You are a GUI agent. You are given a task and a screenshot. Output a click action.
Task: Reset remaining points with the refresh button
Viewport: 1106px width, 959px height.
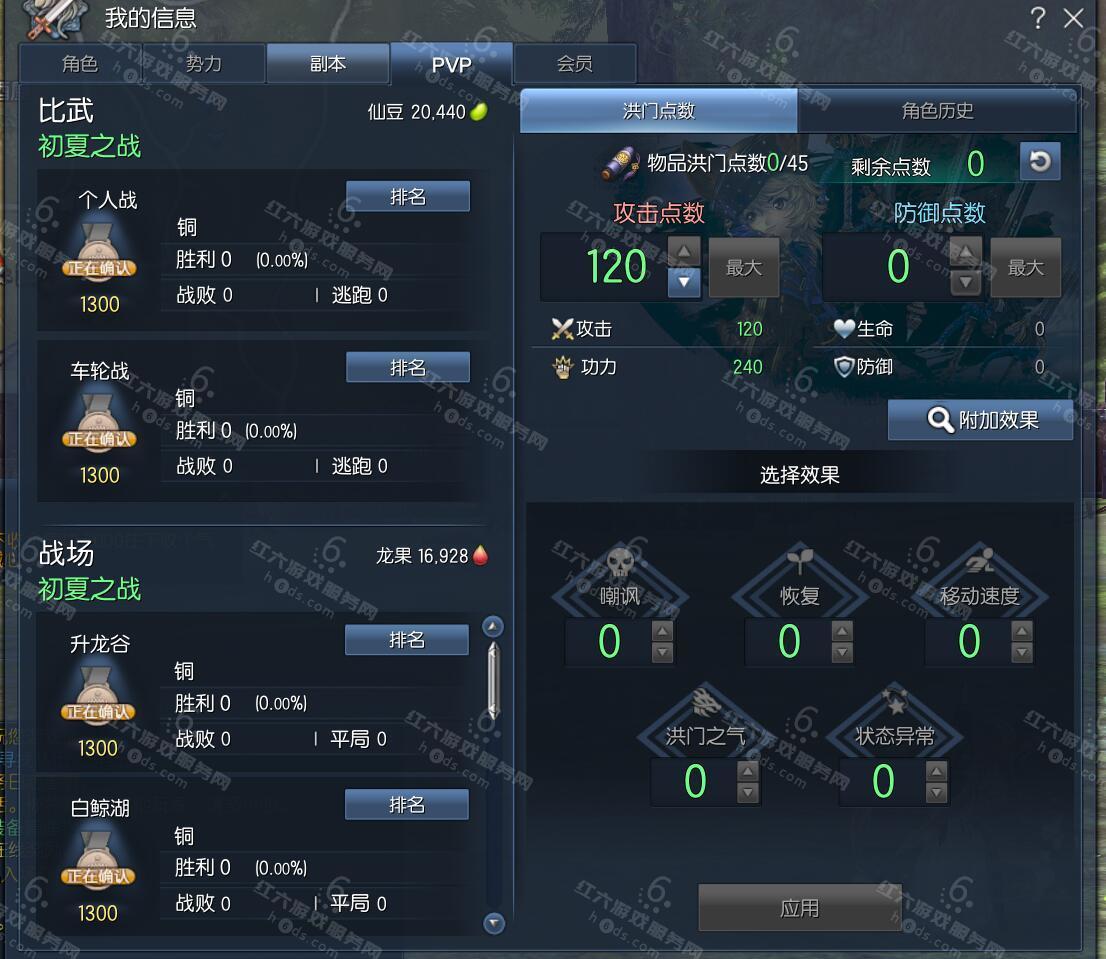1040,162
